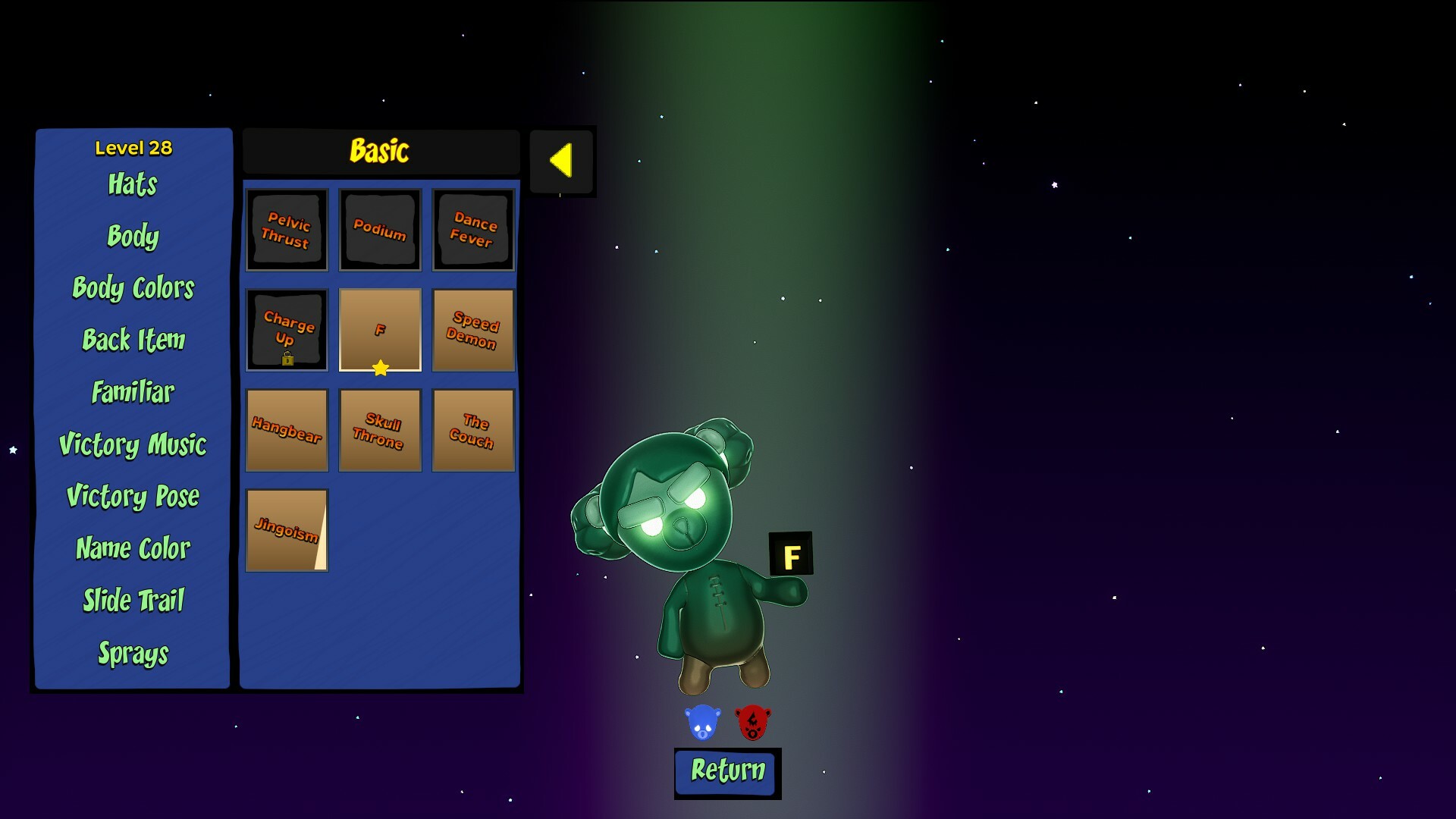
Task: Open Body Colors to change bear color
Action: point(133,289)
